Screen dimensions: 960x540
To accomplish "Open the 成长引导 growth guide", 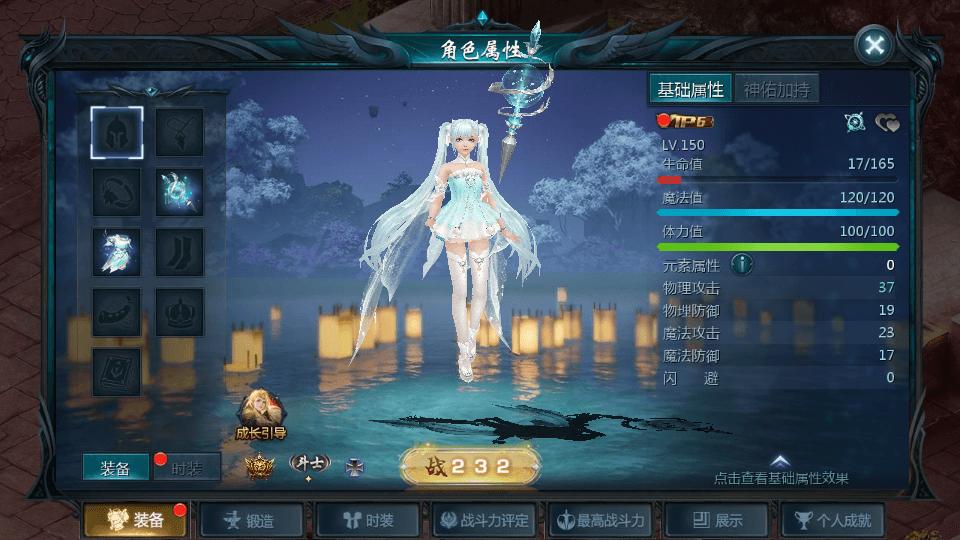I will [x=260, y=415].
